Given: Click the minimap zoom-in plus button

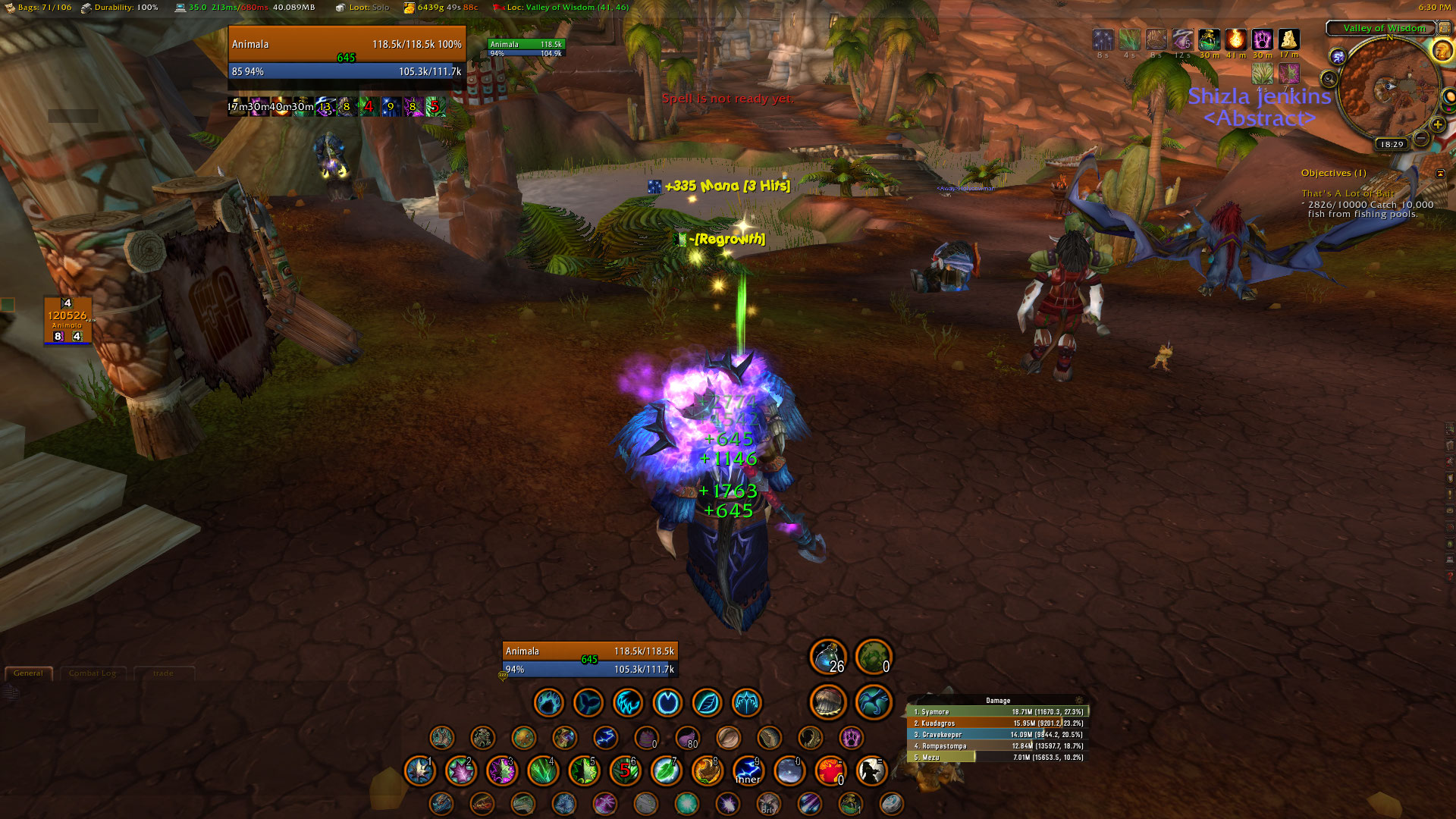Looking at the screenshot, I should coord(1437,124).
